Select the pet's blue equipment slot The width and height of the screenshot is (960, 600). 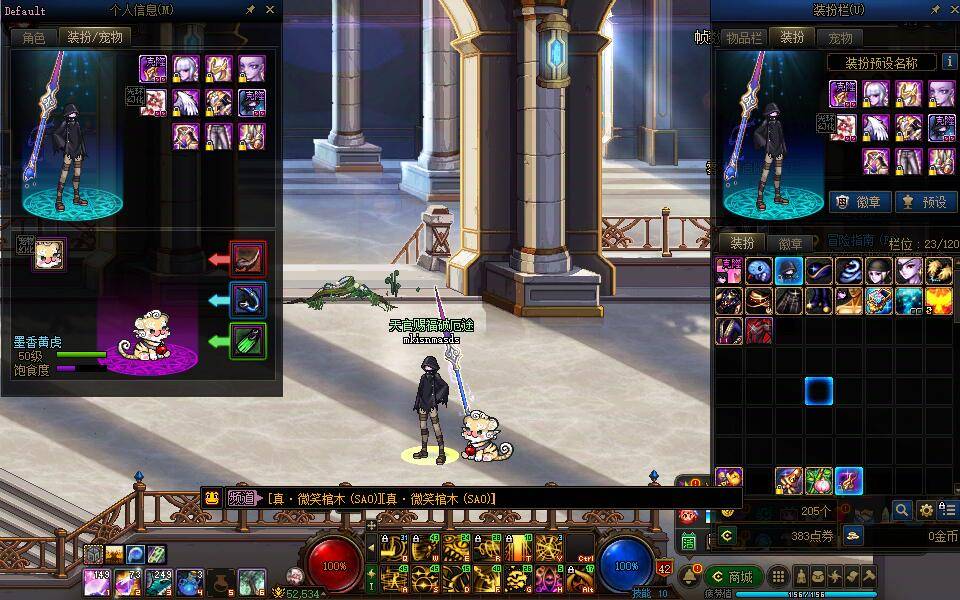(247, 300)
